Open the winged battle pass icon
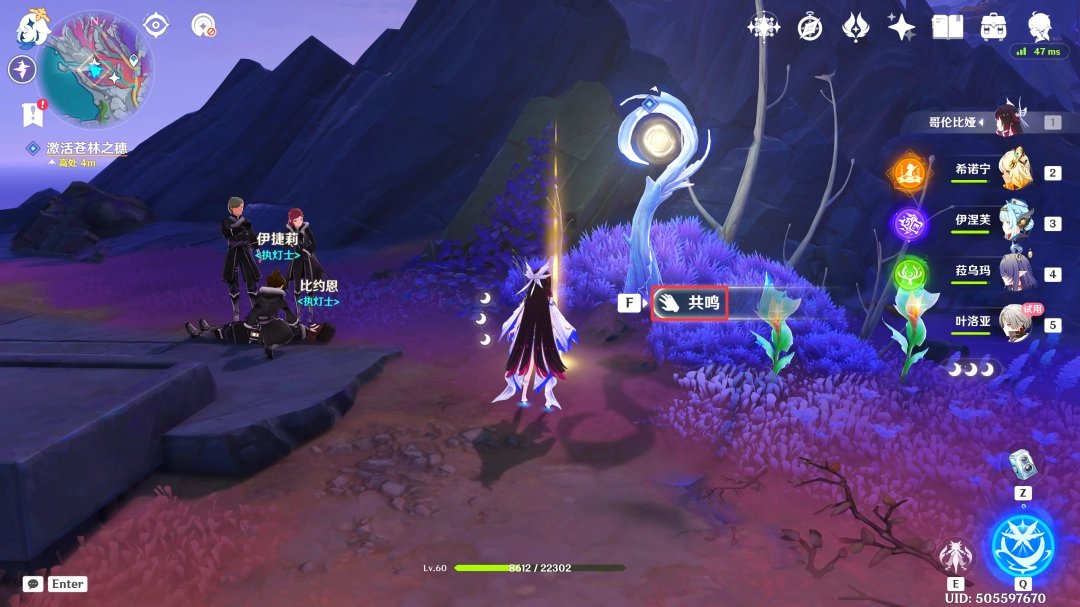The height and width of the screenshot is (607, 1080). tap(857, 27)
